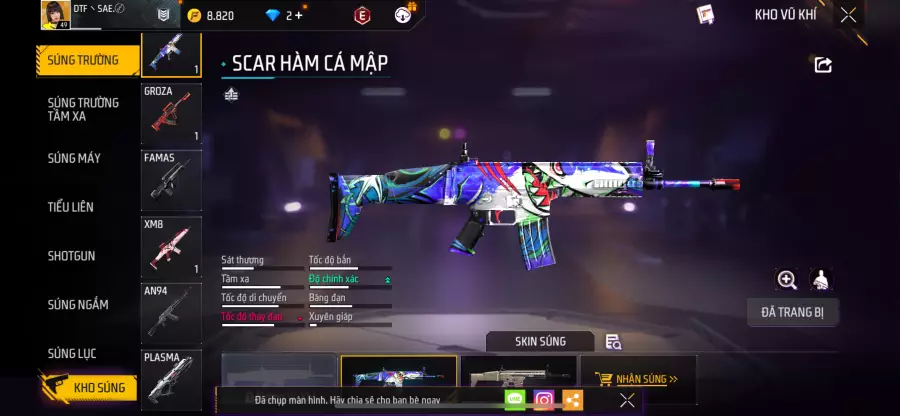Select the Groza weapon thumbnail
The image size is (900, 416).
pyautogui.click(x=171, y=114)
